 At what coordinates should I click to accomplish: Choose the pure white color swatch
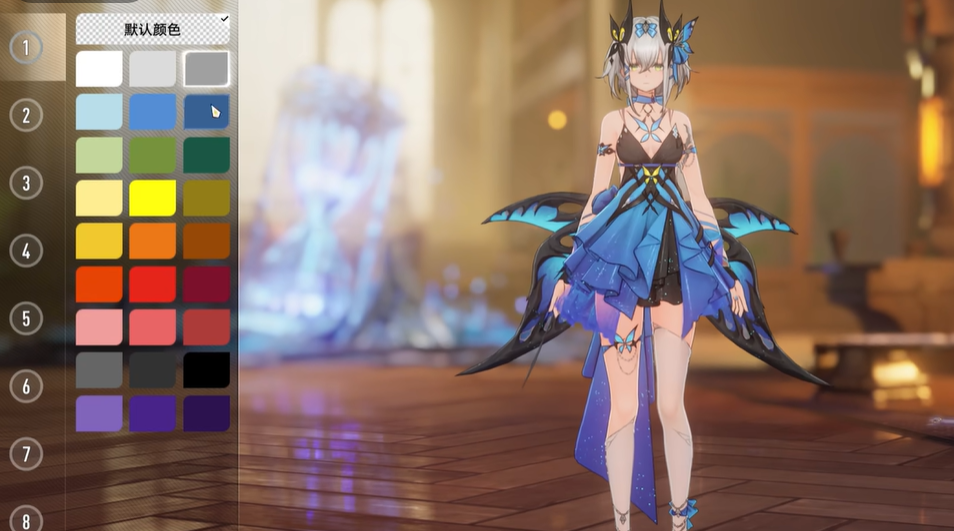[x=99, y=69]
